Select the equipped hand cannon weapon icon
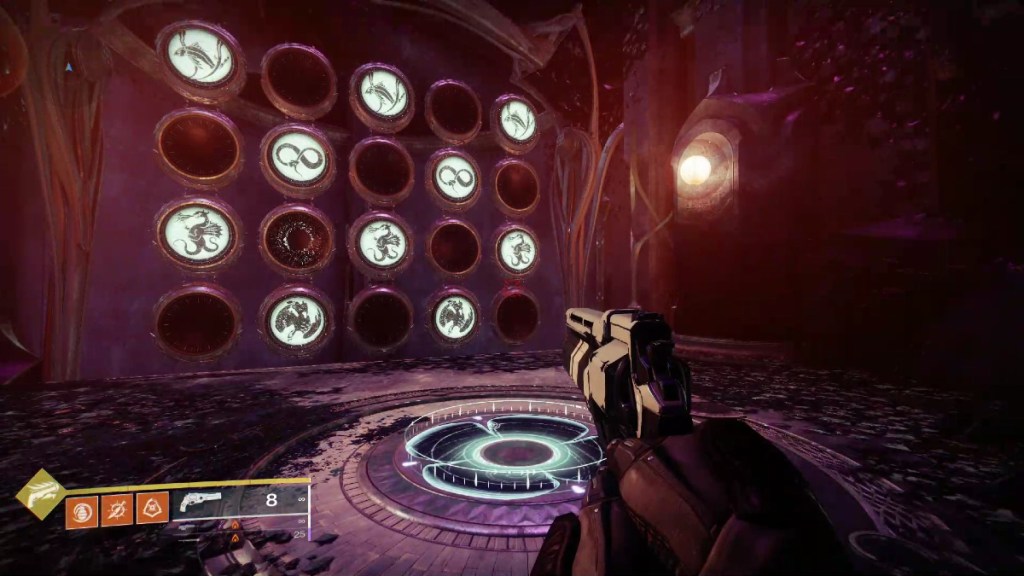The image size is (1024, 576). click(x=197, y=503)
